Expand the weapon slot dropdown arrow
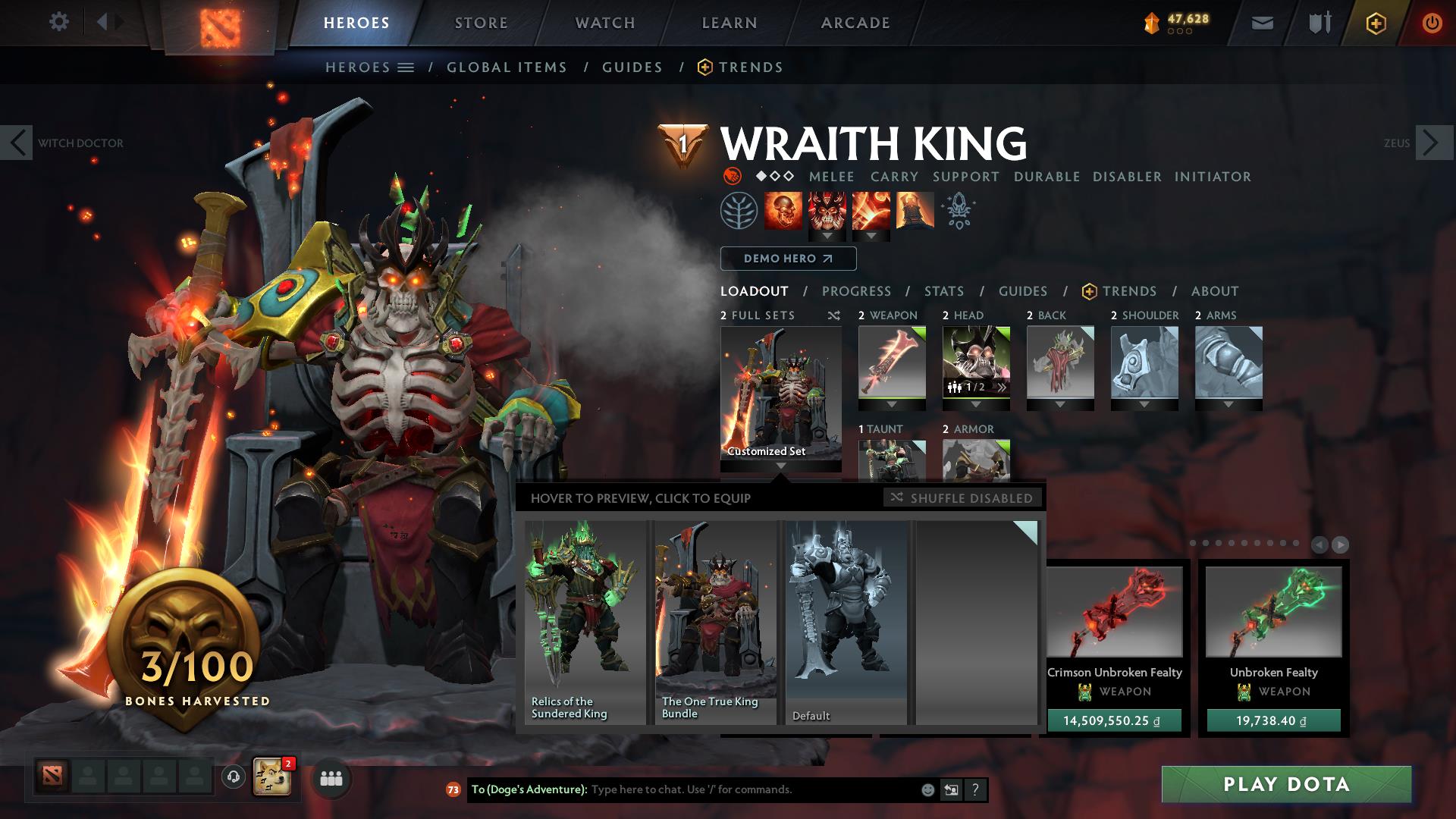Screen dimensions: 1456x819 [x=891, y=404]
